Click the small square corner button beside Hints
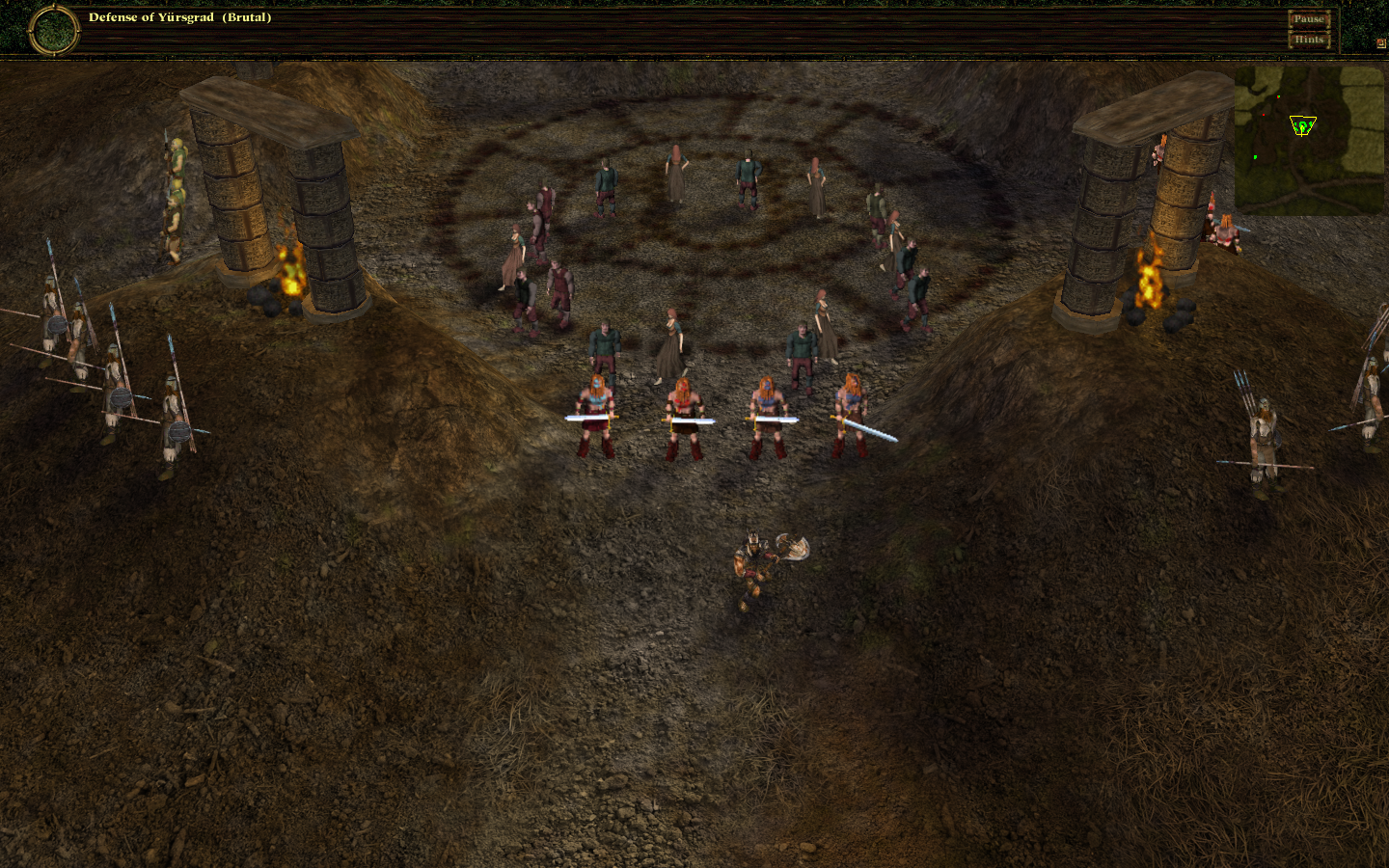The height and width of the screenshot is (868, 1389). [x=1380, y=43]
